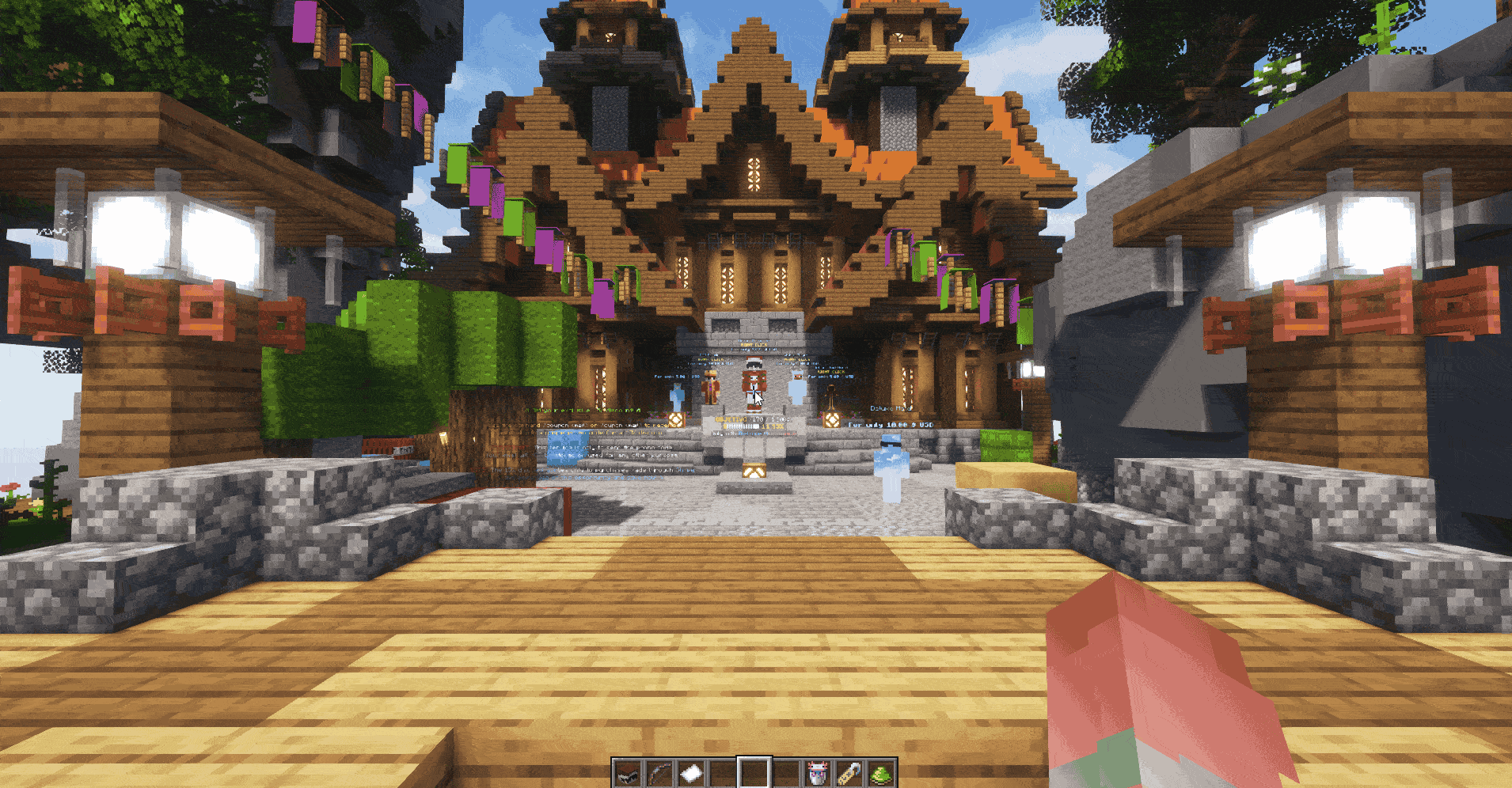Select the cake item in the first hotbar slot
Image resolution: width=1512 pixels, height=788 pixels.
[x=628, y=772]
